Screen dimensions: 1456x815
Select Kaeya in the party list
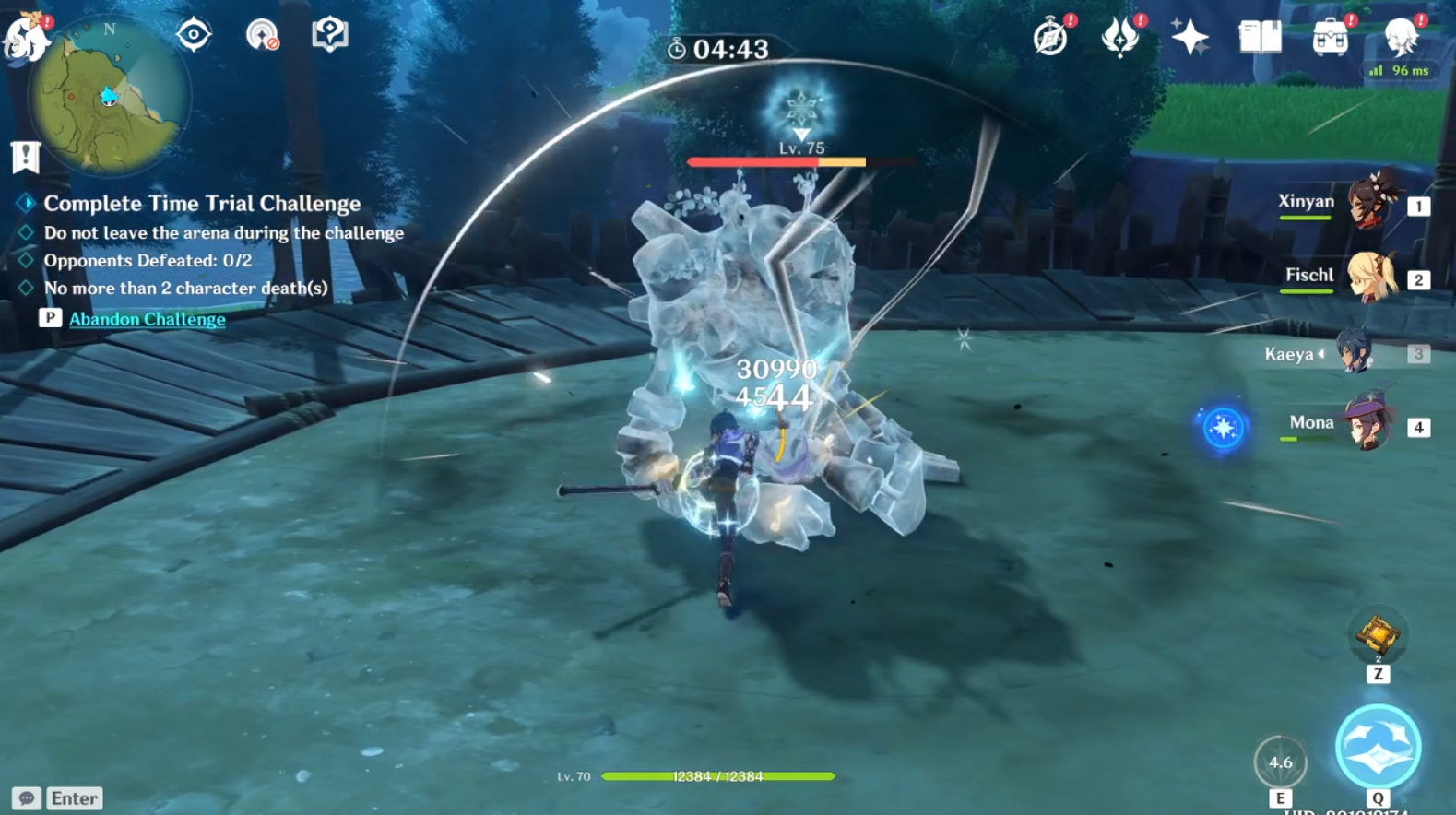pos(1354,352)
